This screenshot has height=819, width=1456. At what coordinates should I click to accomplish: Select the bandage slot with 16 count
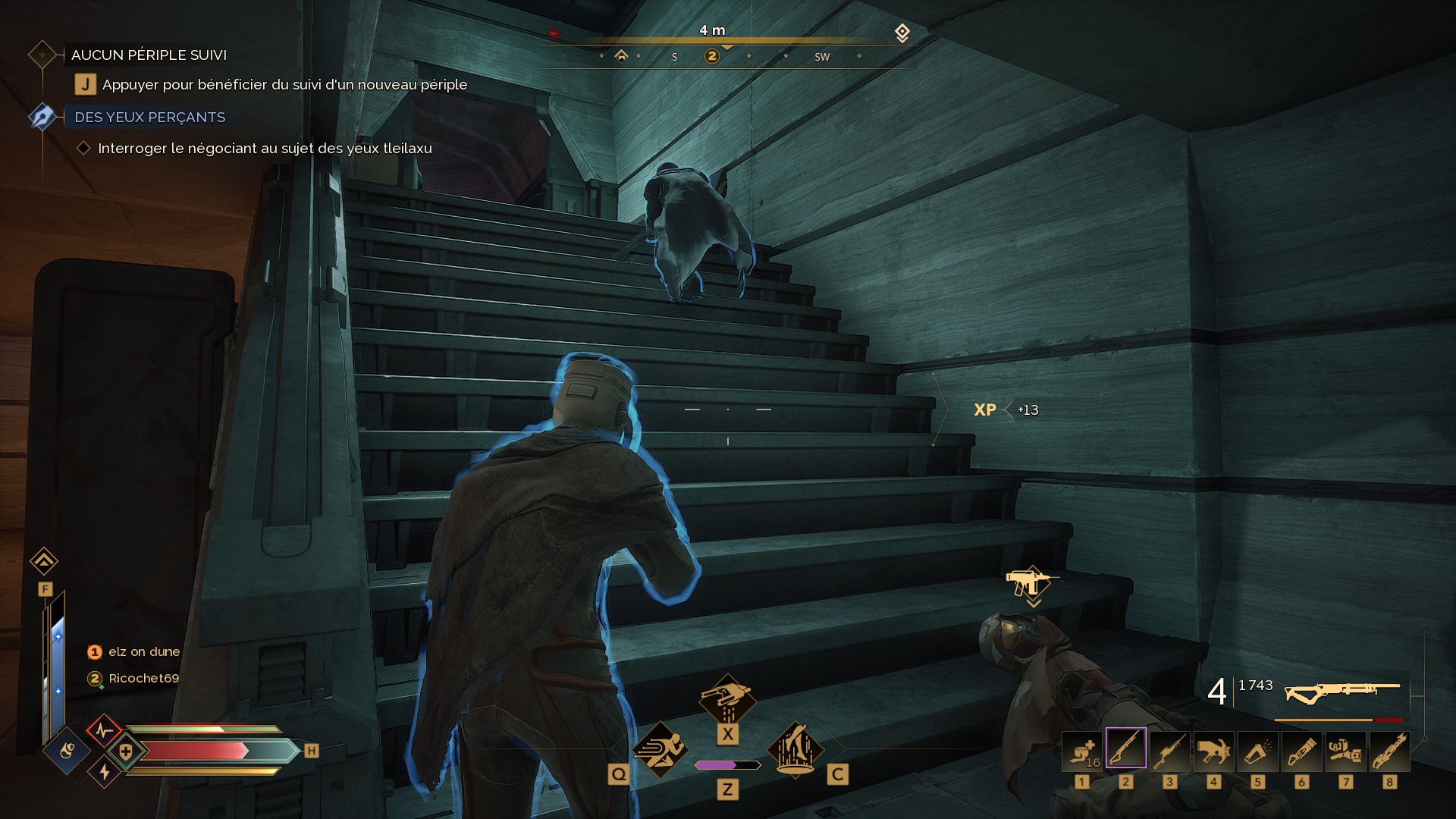[x=1082, y=751]
